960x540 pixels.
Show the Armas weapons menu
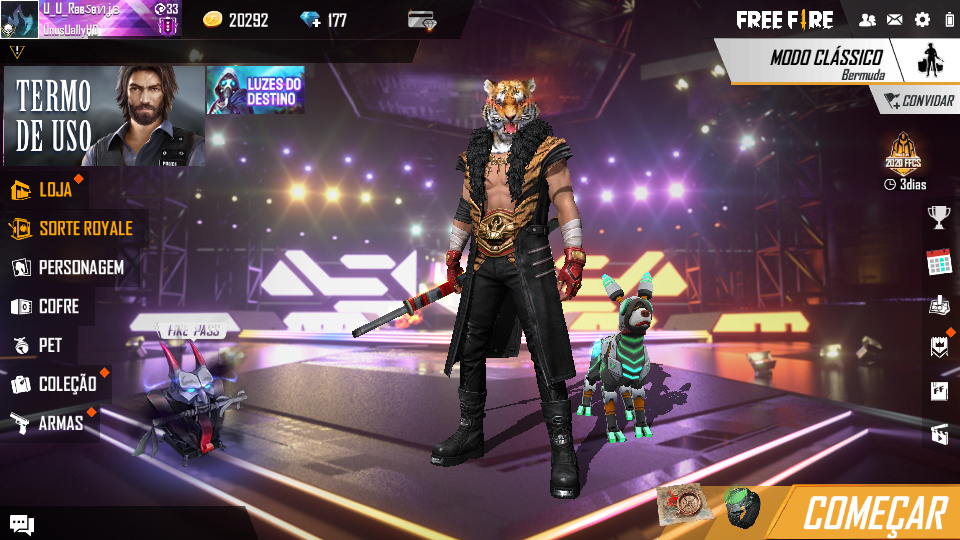tap(59, 423)
